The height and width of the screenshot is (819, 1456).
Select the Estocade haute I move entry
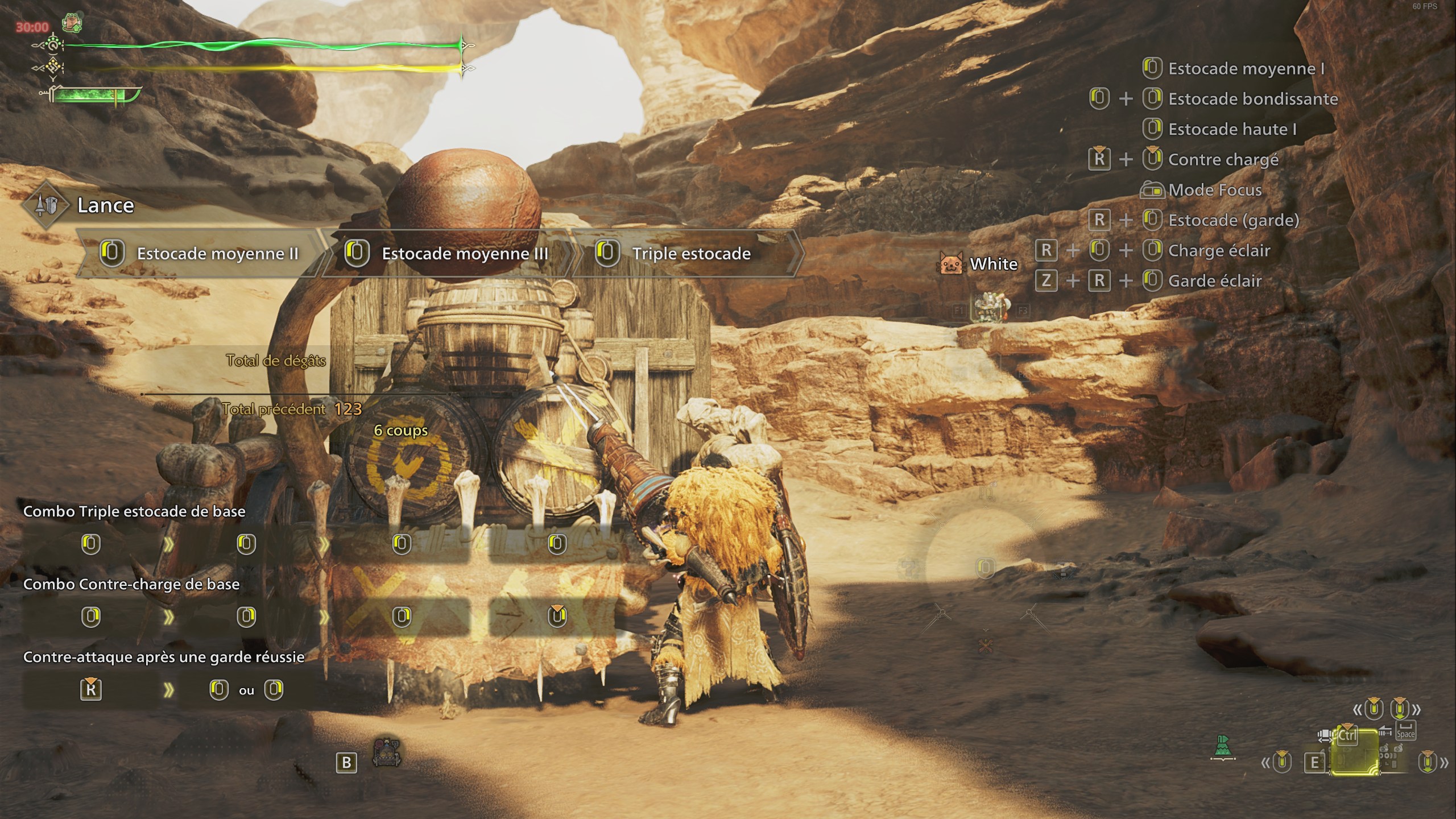coord(1232,130)
